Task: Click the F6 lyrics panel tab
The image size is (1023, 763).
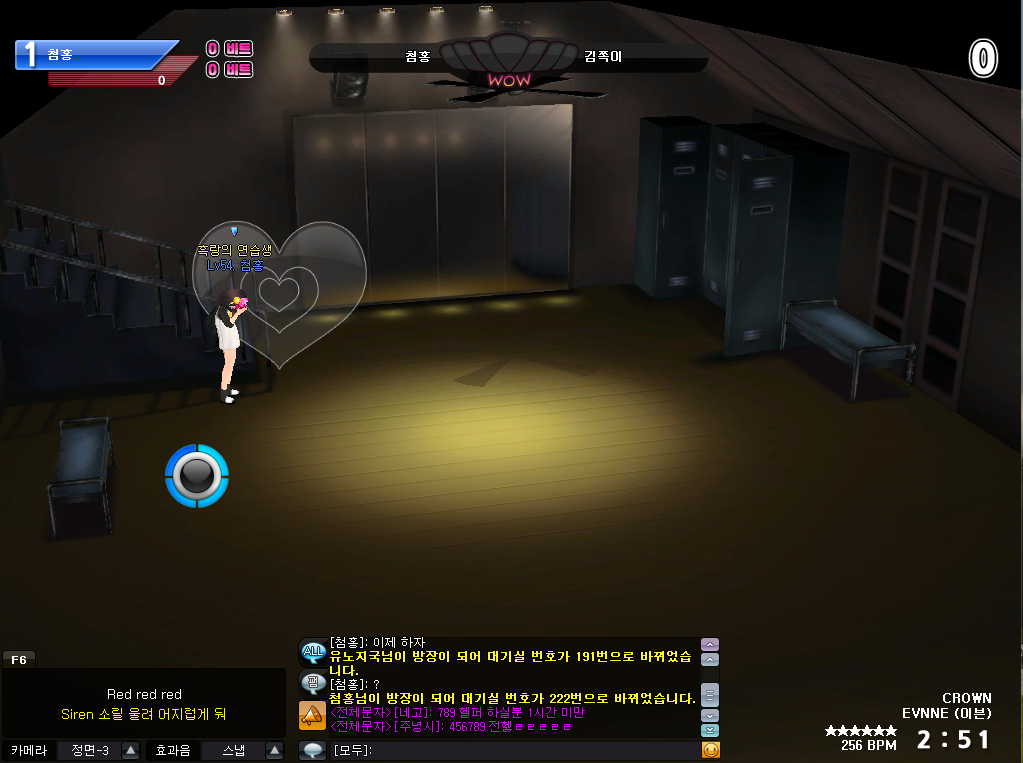Action: (x=19, y=659)
